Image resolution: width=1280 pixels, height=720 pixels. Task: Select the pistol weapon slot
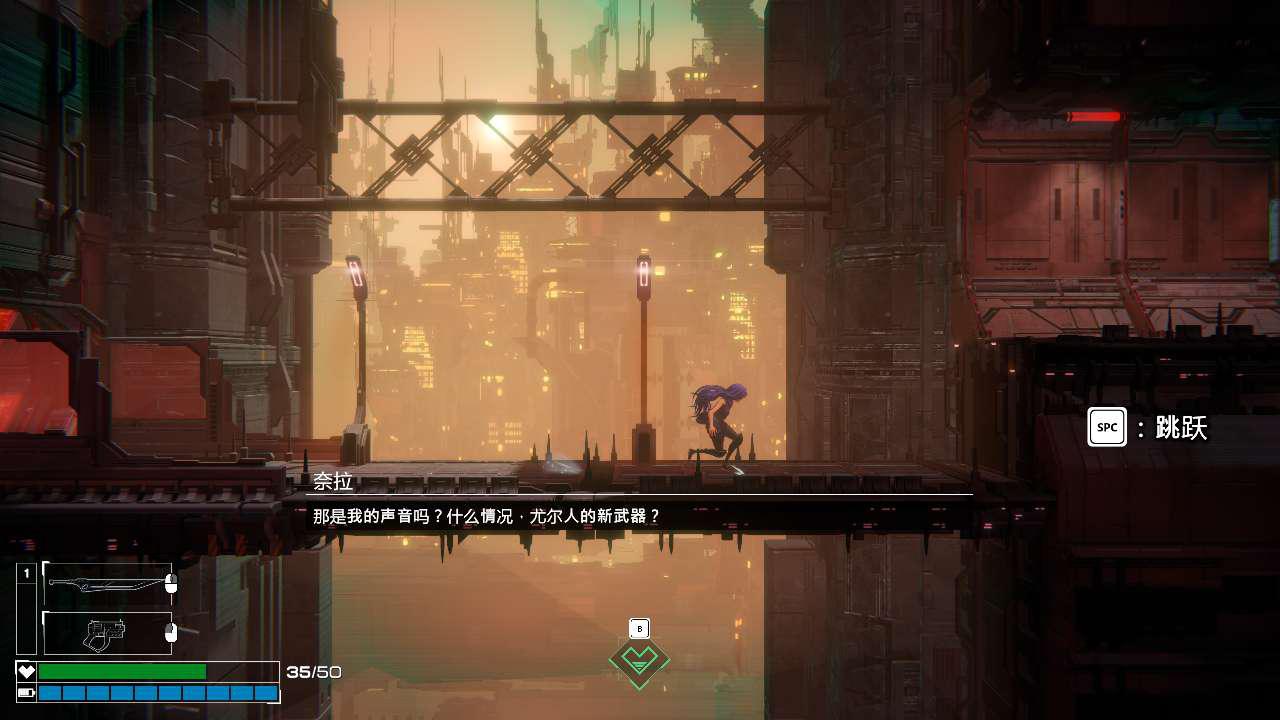(106, 633)
